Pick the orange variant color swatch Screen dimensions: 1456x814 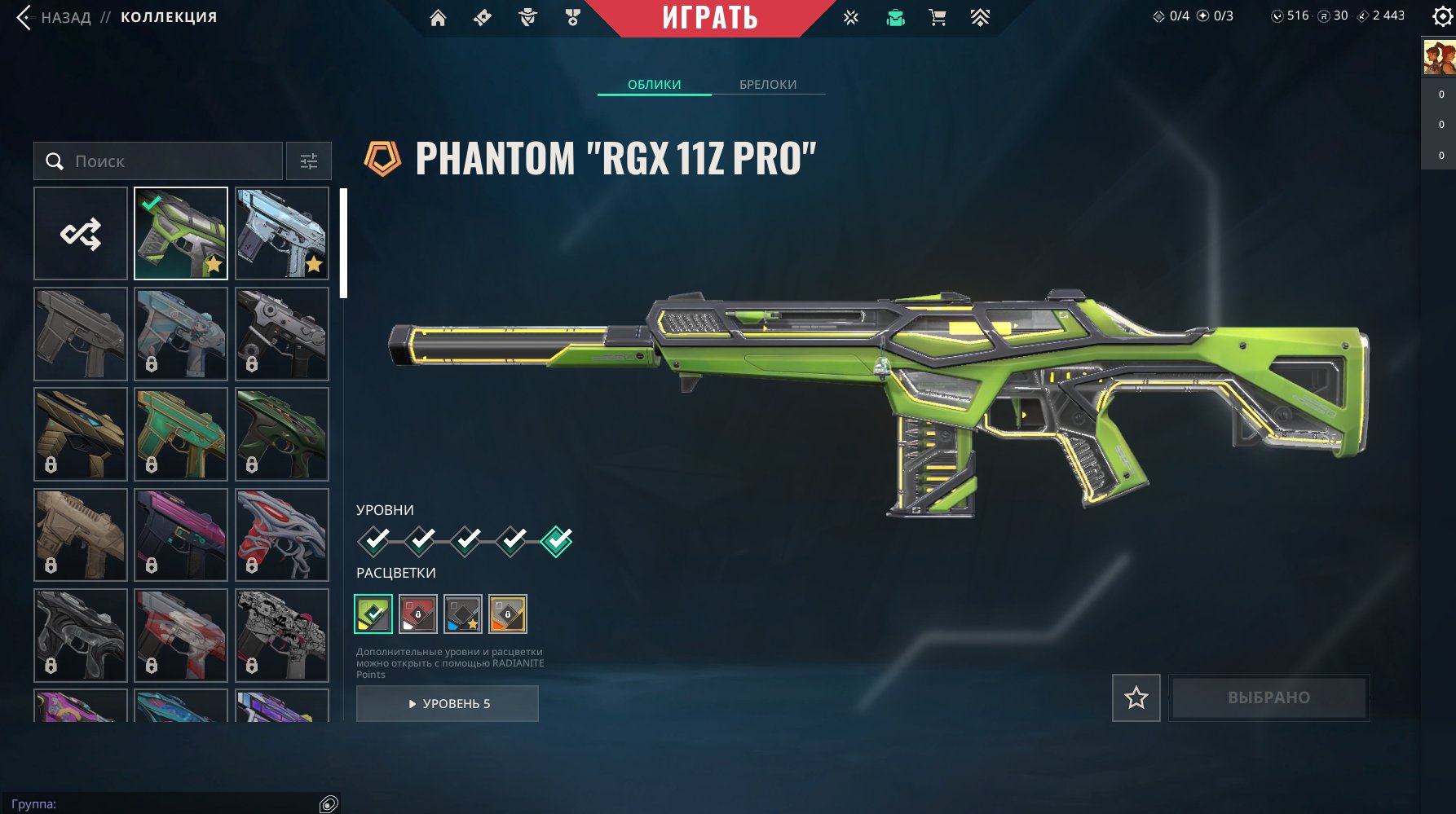click(508, 614)
